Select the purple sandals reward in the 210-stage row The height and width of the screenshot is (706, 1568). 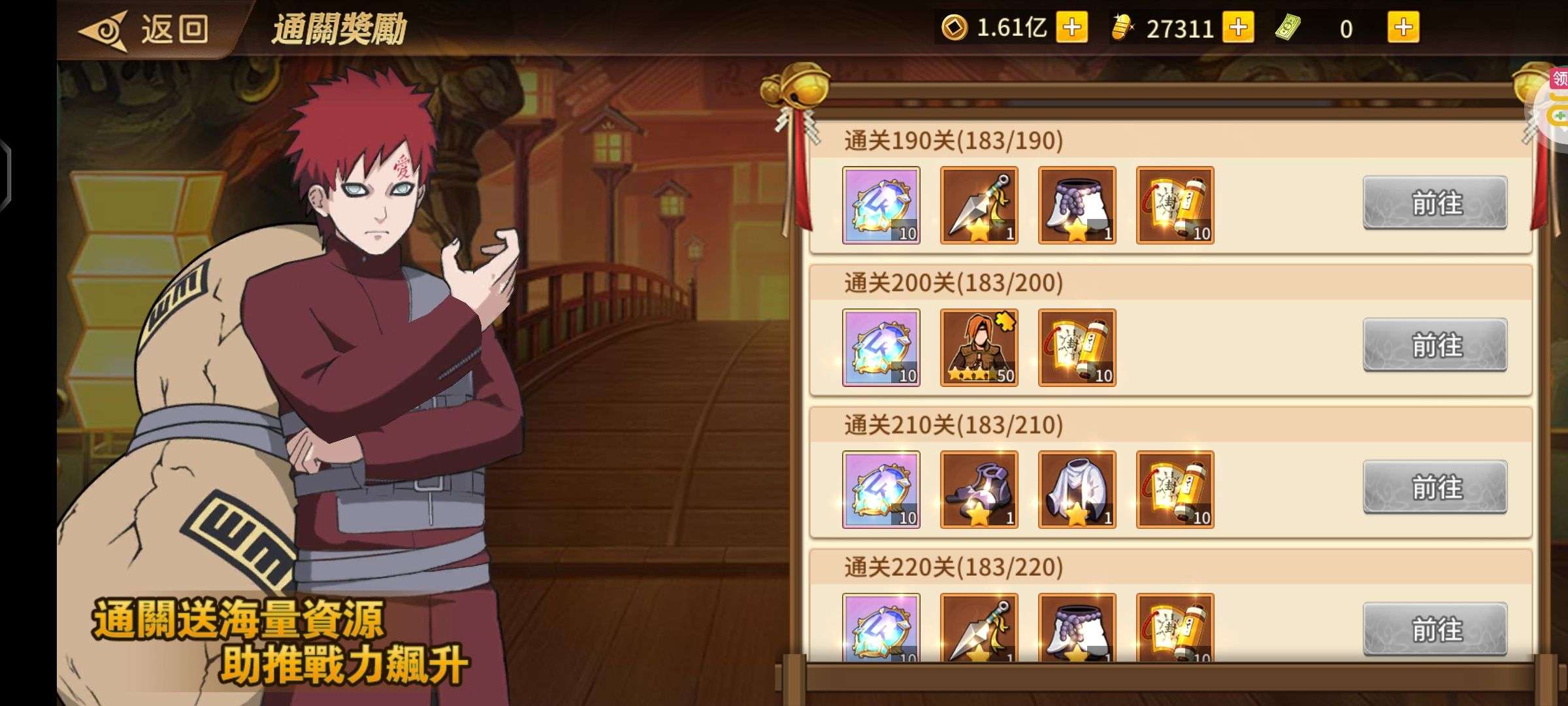coord(978,489)
